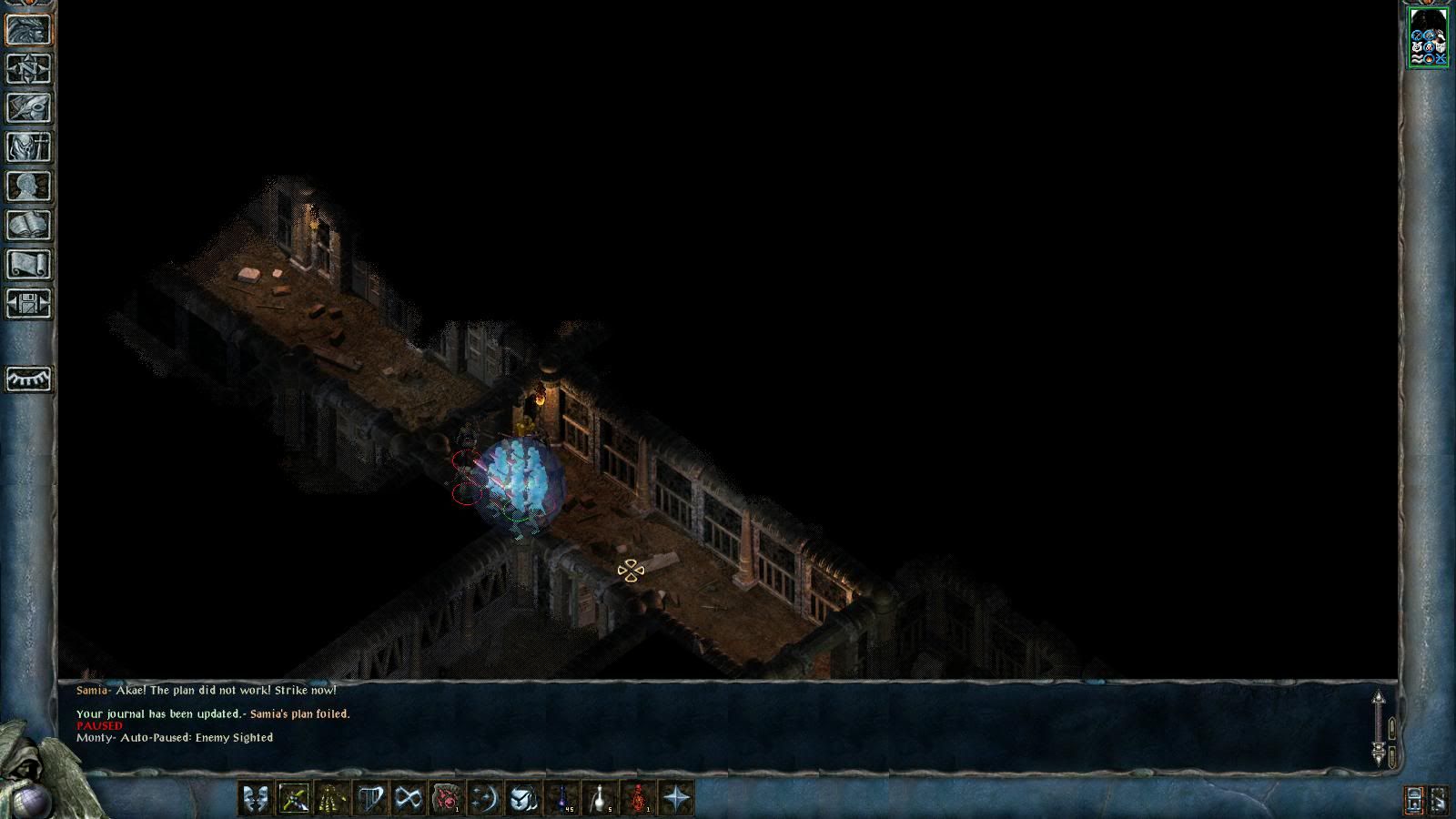Click the closed-eye button on the left sidebar

coord(28,379)
